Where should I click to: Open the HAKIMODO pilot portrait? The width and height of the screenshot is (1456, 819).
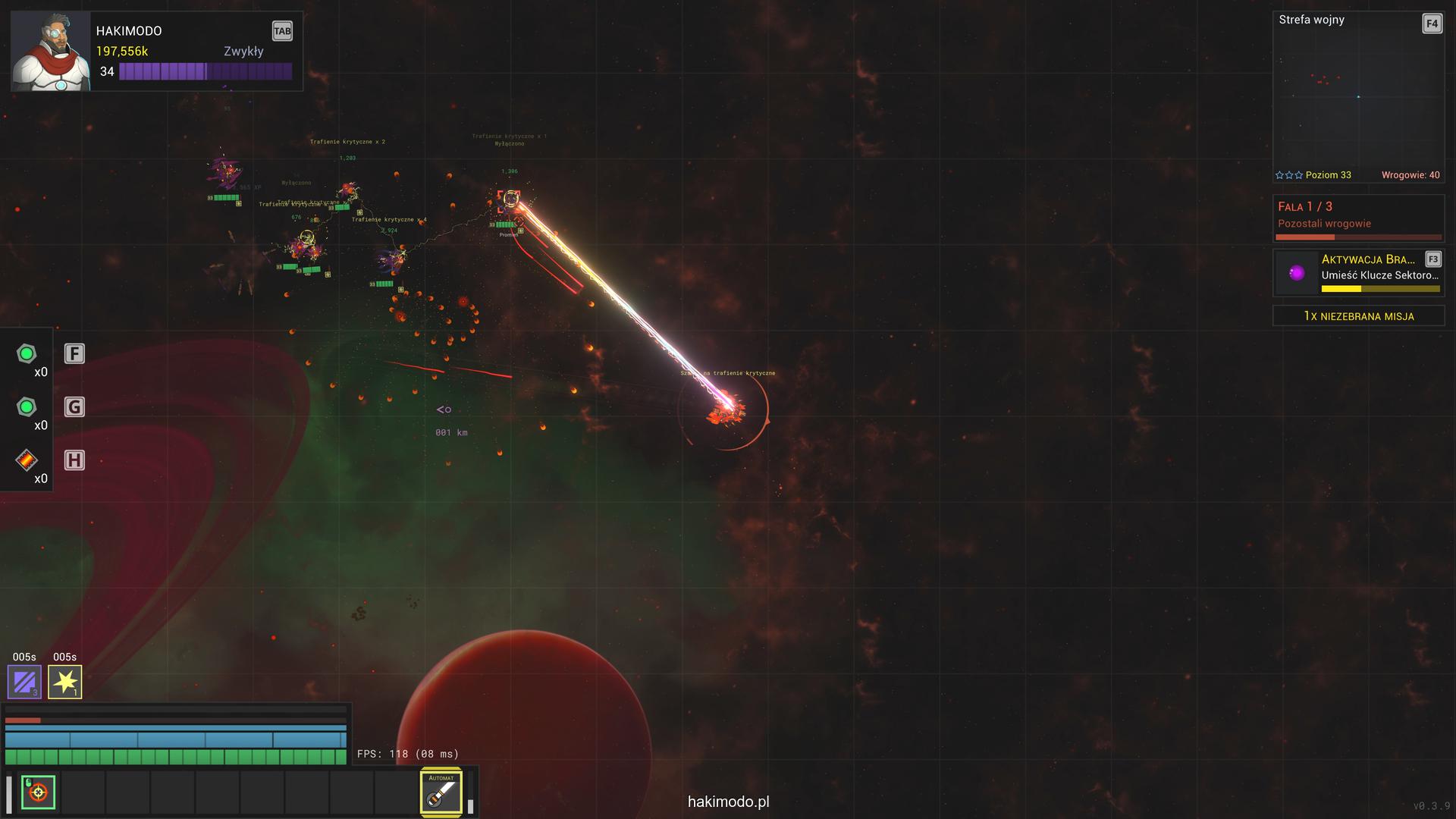pos(51,52)
